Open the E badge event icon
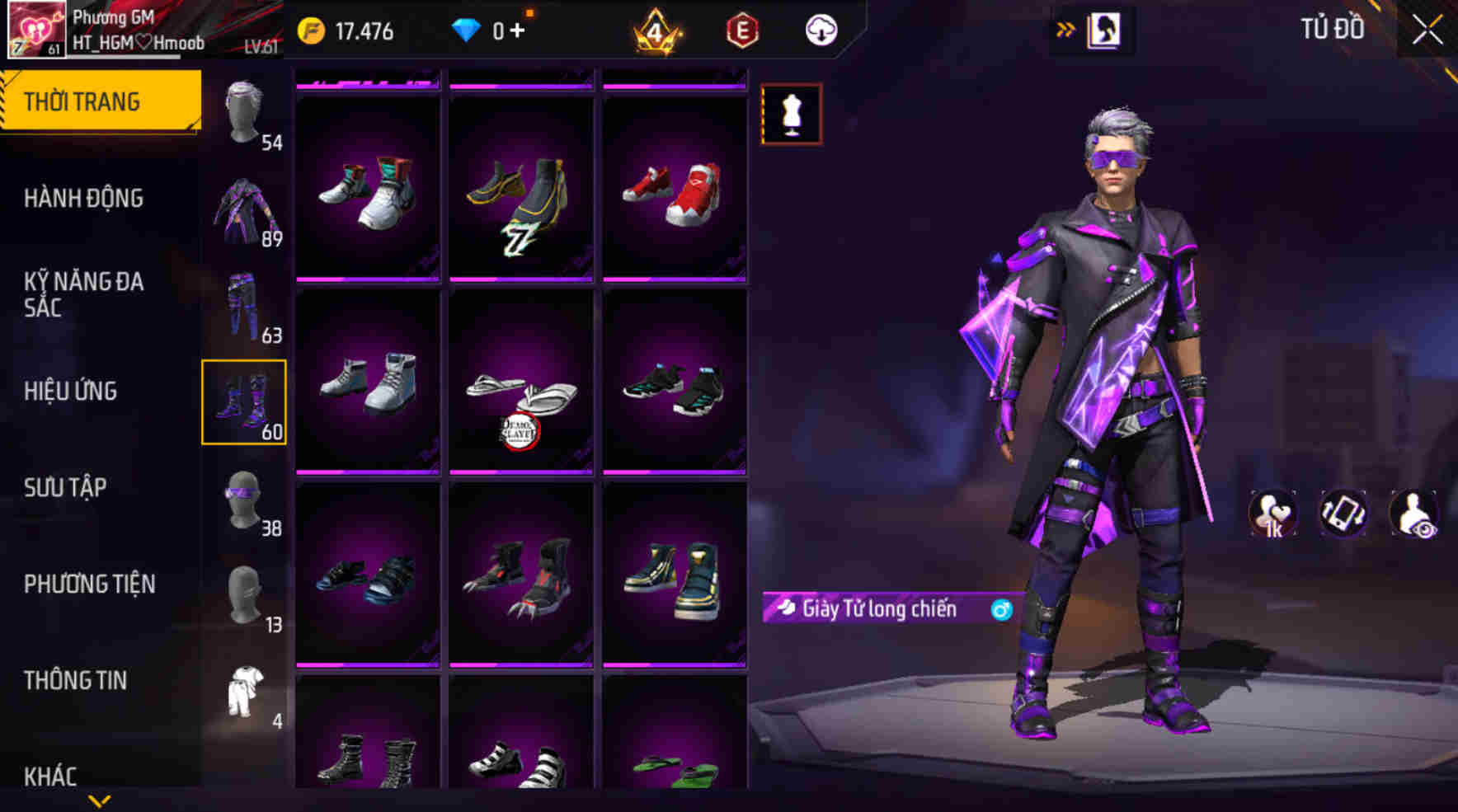Screen dimensions: 1458x812 [741, 31]
